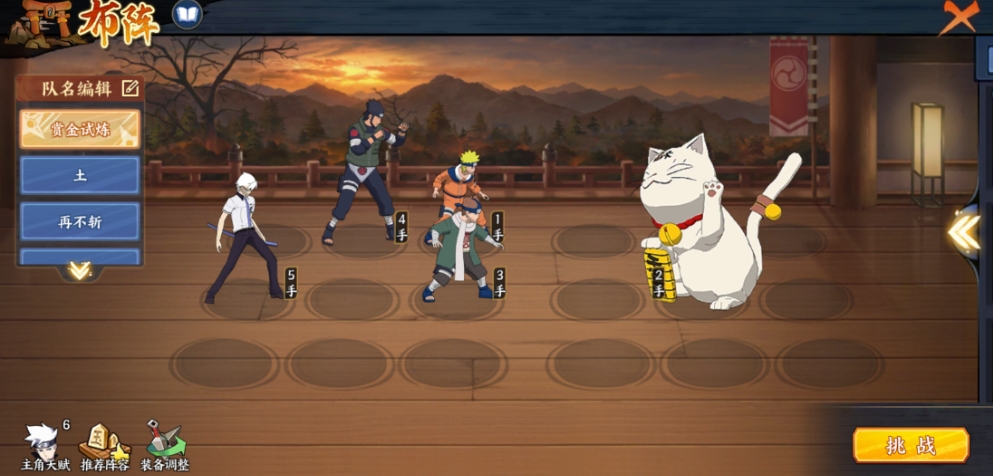Choose the 土 team preset
The image size is (993, 476).
click(x=80, y=175)
